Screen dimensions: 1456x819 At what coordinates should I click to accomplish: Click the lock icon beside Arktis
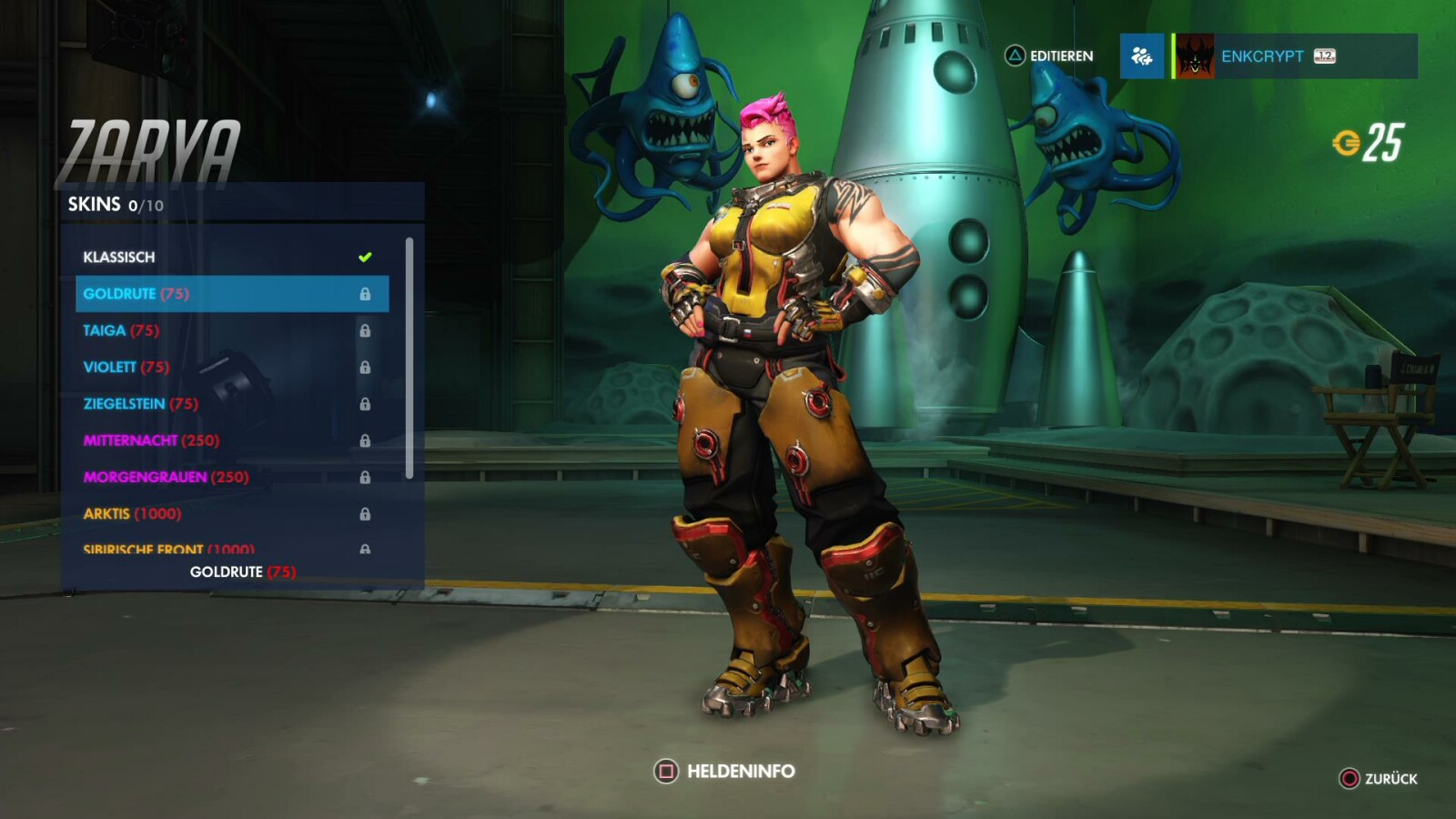368,513
